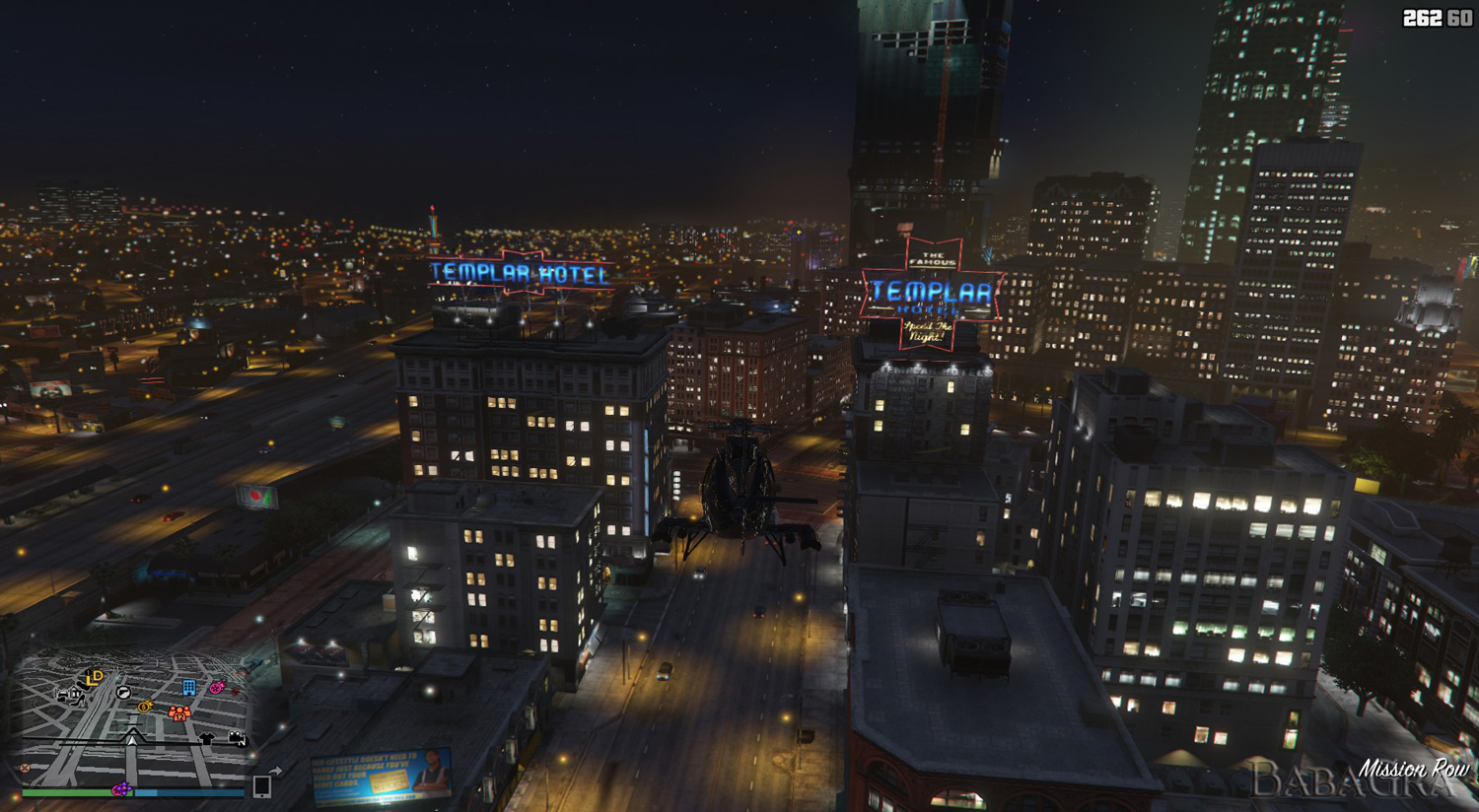Select the orange group of players blip
Image resolution: width=1479 pixels, height=812 pixels.
pyautogui.click(x=178, y=711)
